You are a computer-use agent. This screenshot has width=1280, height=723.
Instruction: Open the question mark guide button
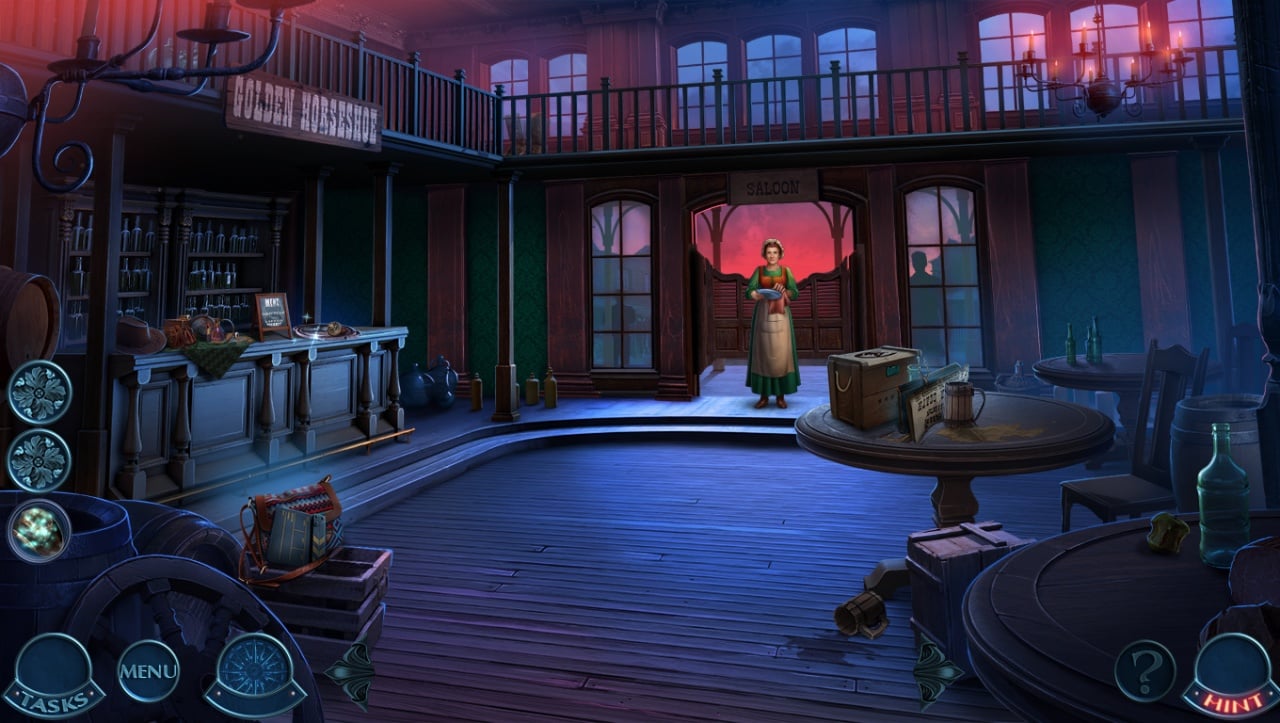coord(1145,669)
